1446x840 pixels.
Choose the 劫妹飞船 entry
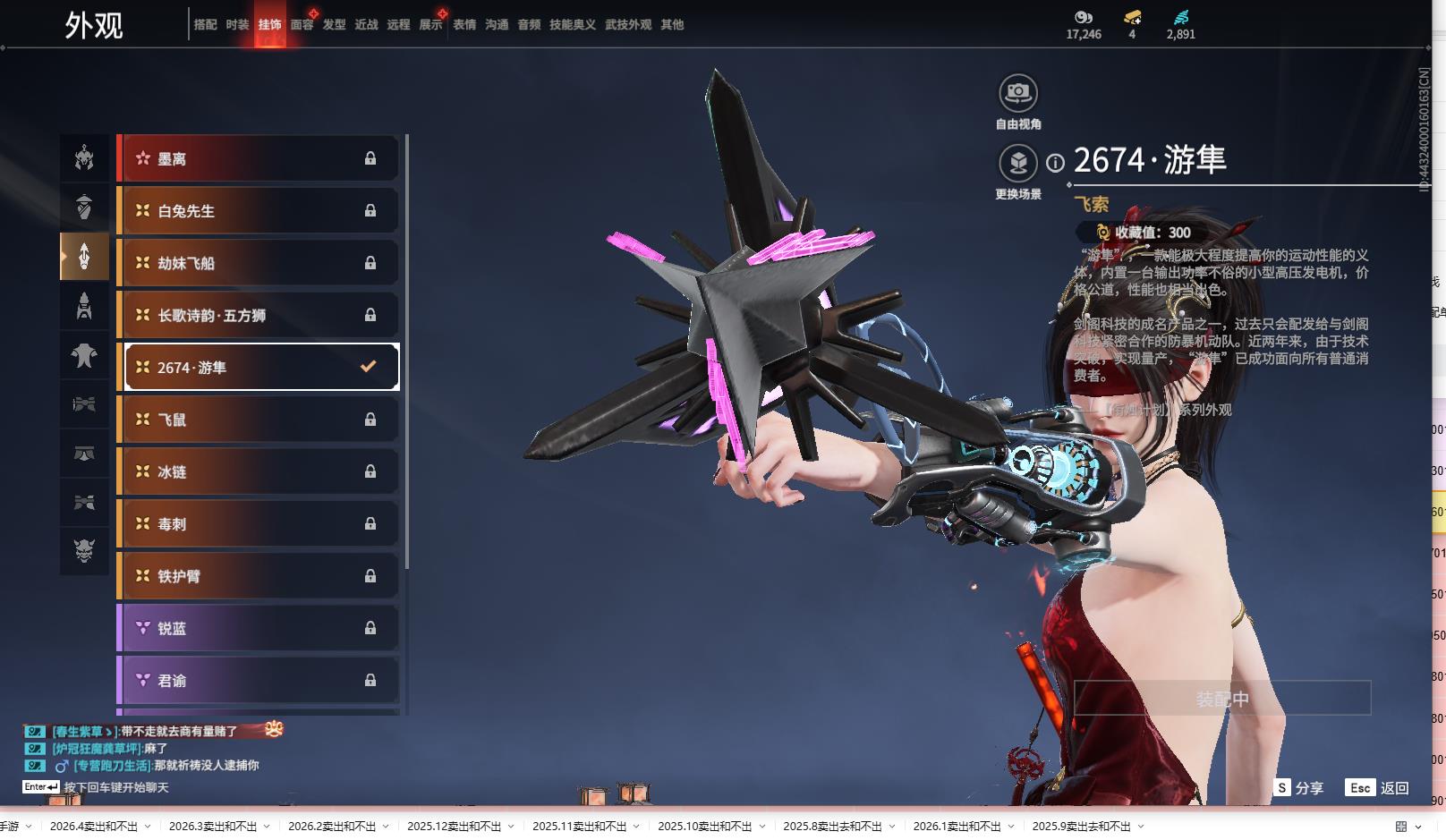tap(259, 263)
